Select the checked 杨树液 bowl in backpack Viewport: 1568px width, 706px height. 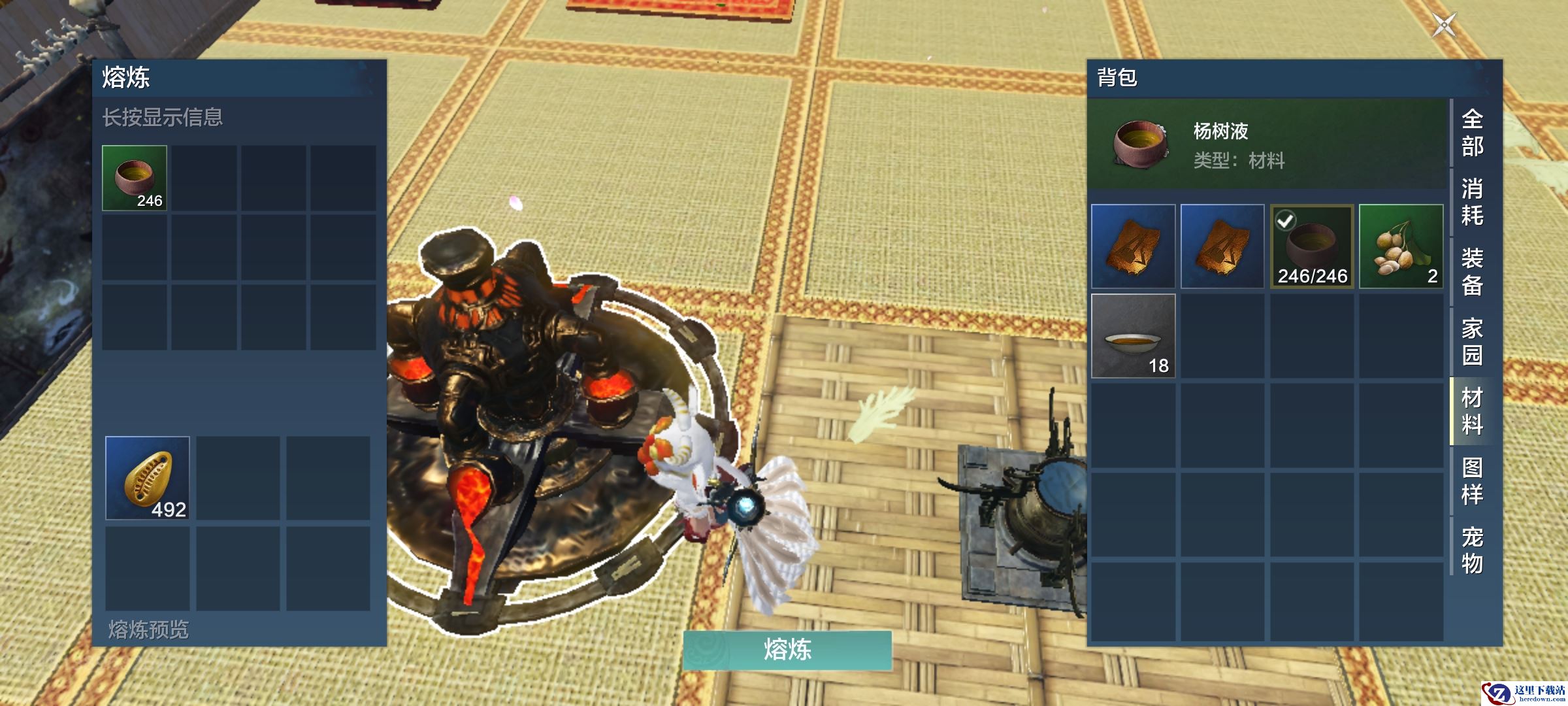[1312, 246]
